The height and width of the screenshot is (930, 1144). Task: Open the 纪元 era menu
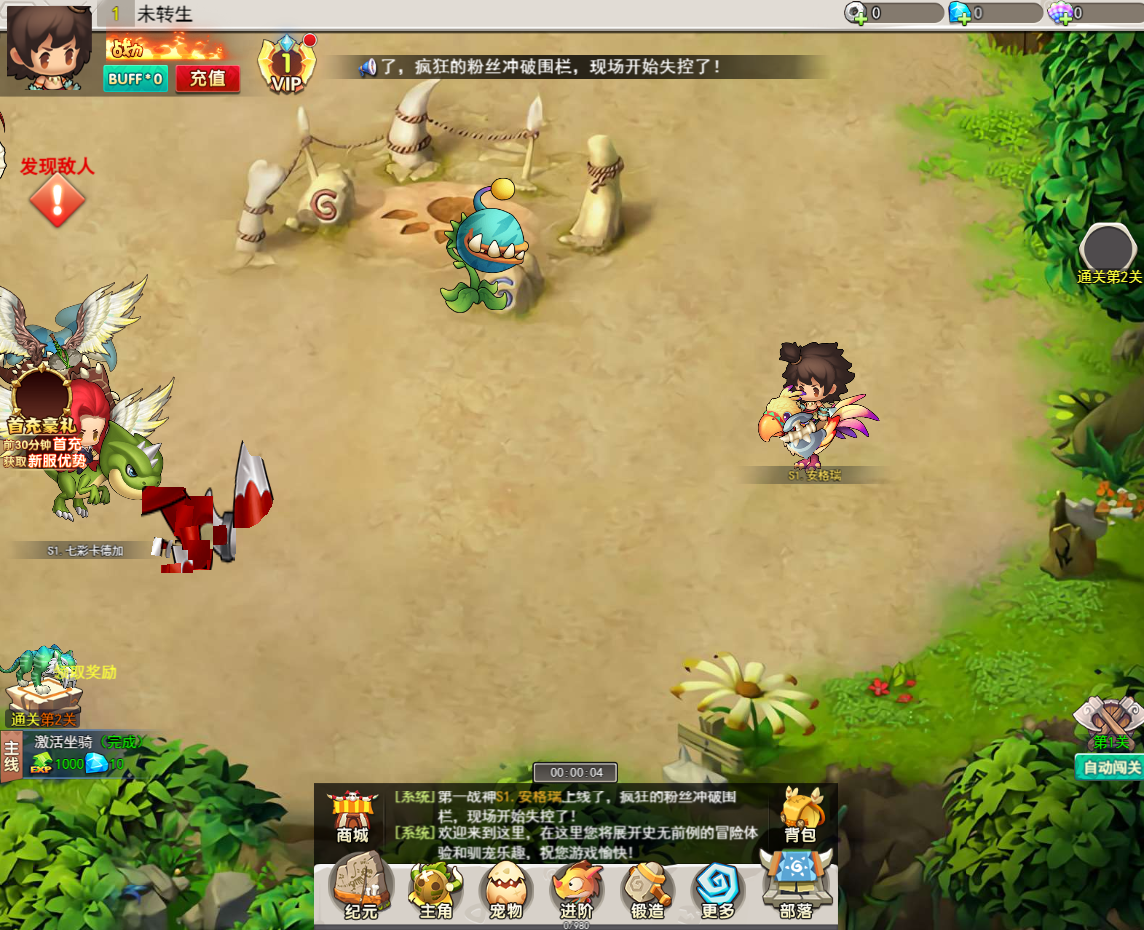pos(361,887)
